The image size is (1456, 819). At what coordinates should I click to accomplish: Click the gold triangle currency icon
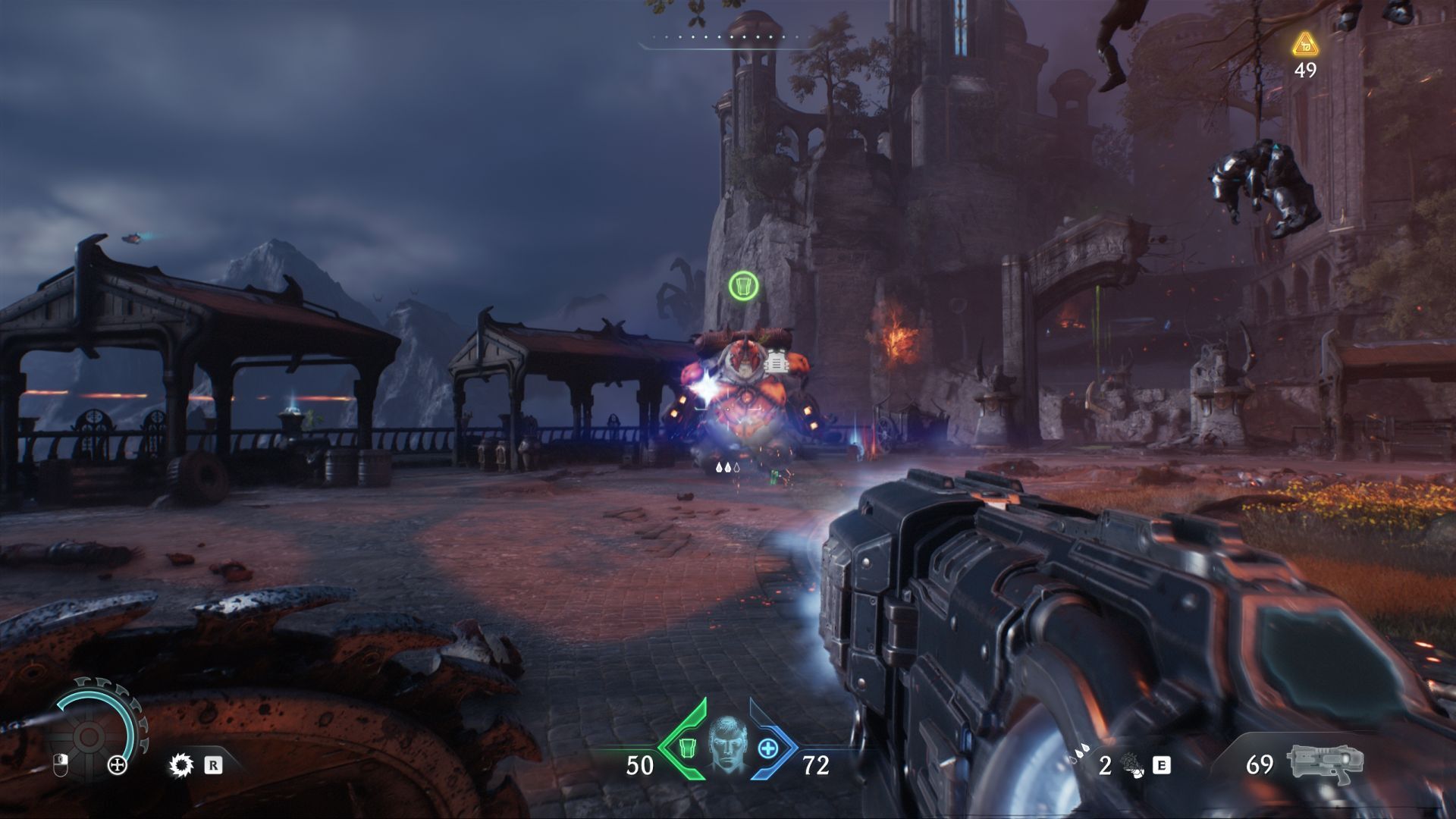(x=1305, y=45)
